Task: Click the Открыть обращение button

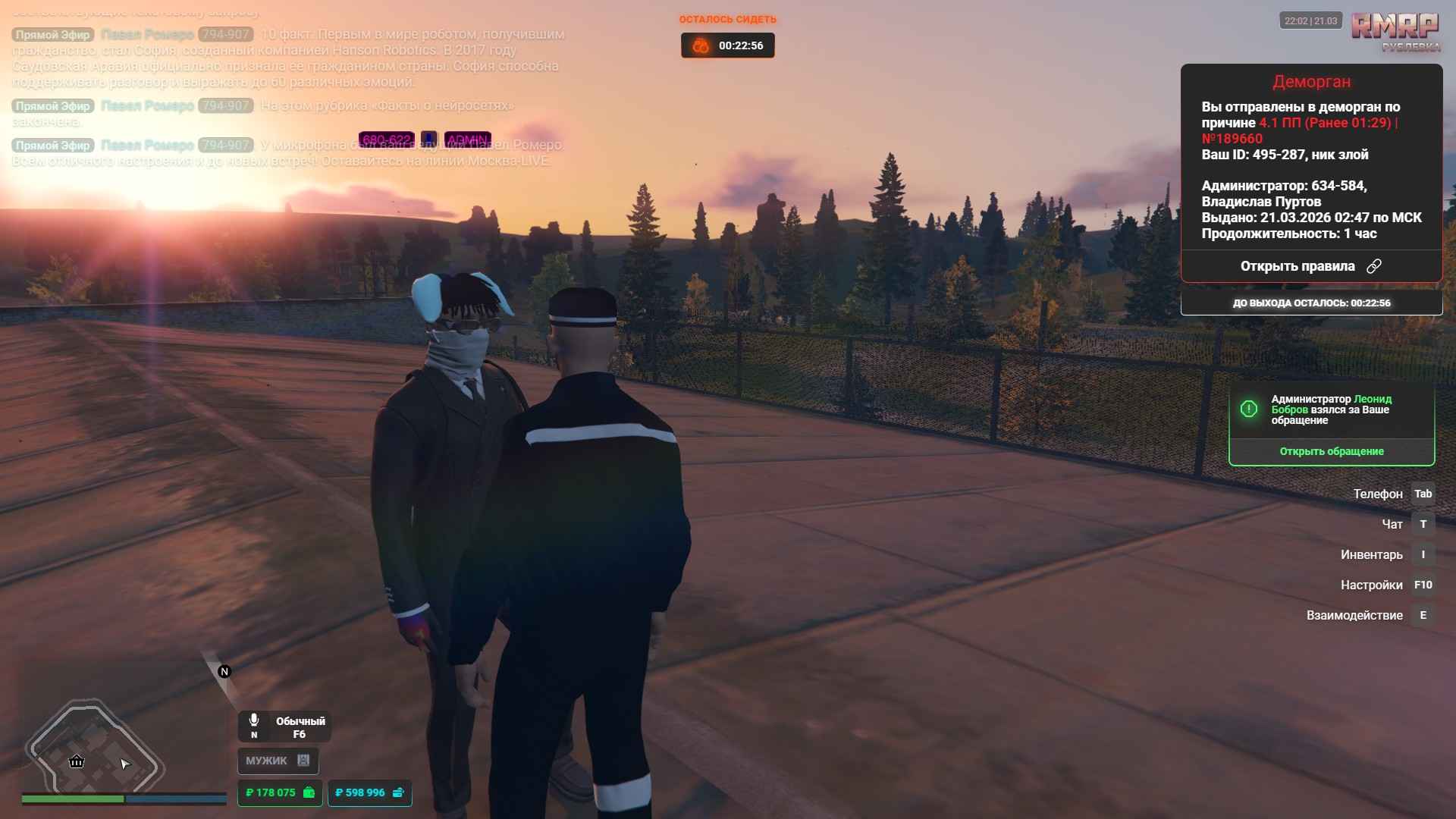Action: 1331,451
